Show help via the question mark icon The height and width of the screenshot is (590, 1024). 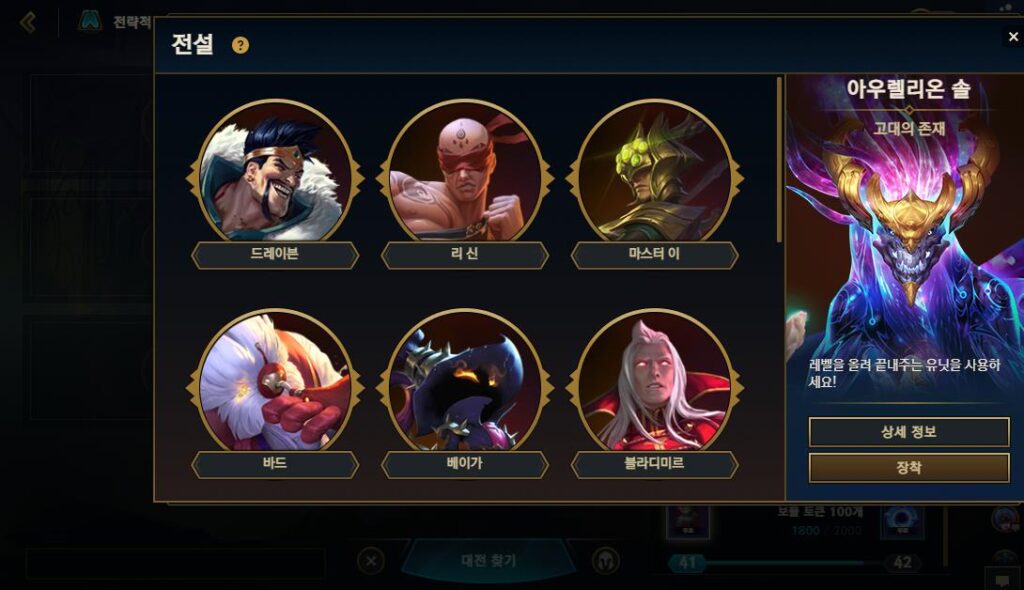240,45
